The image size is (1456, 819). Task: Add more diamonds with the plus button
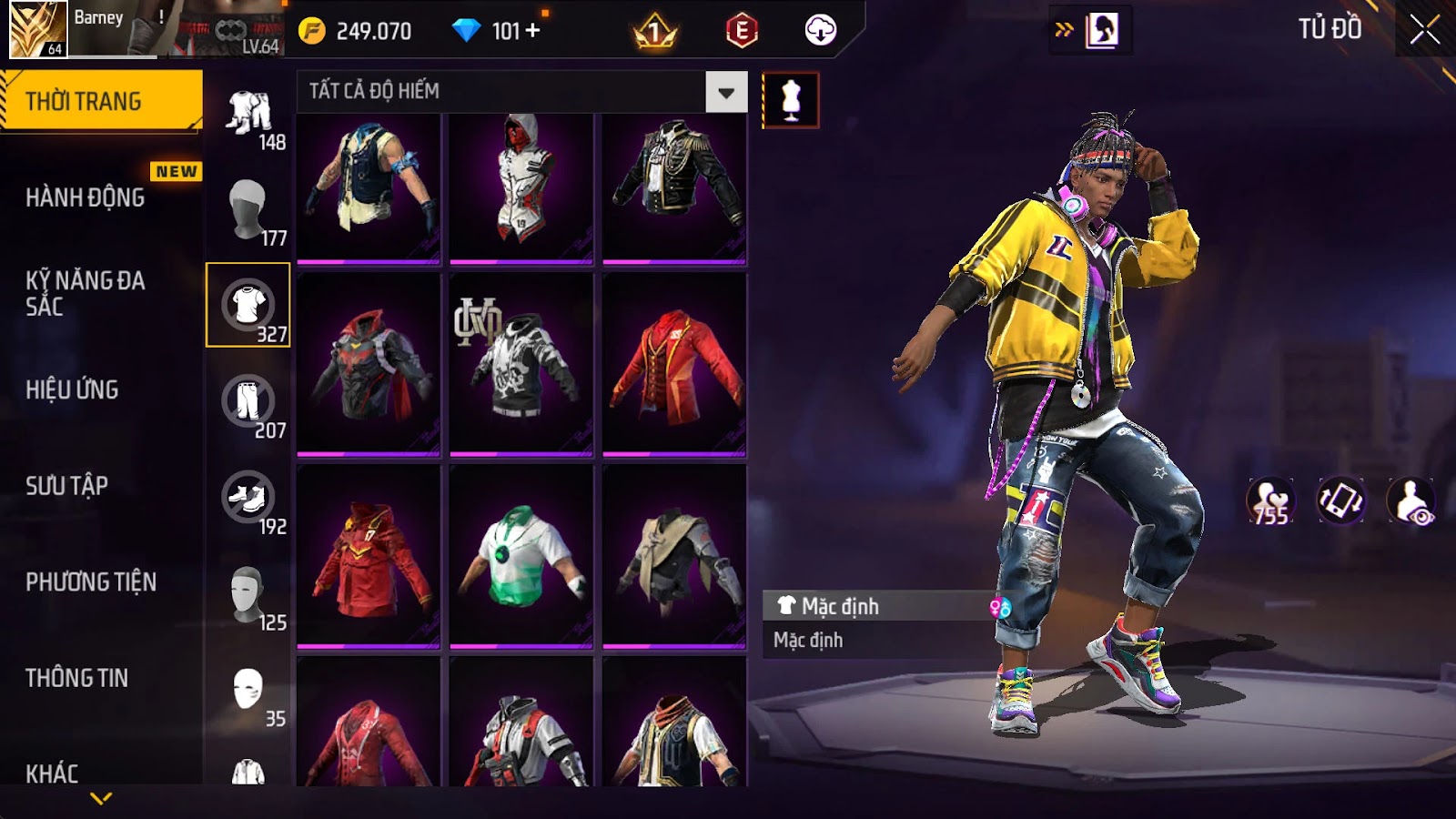tap(533, 31)
